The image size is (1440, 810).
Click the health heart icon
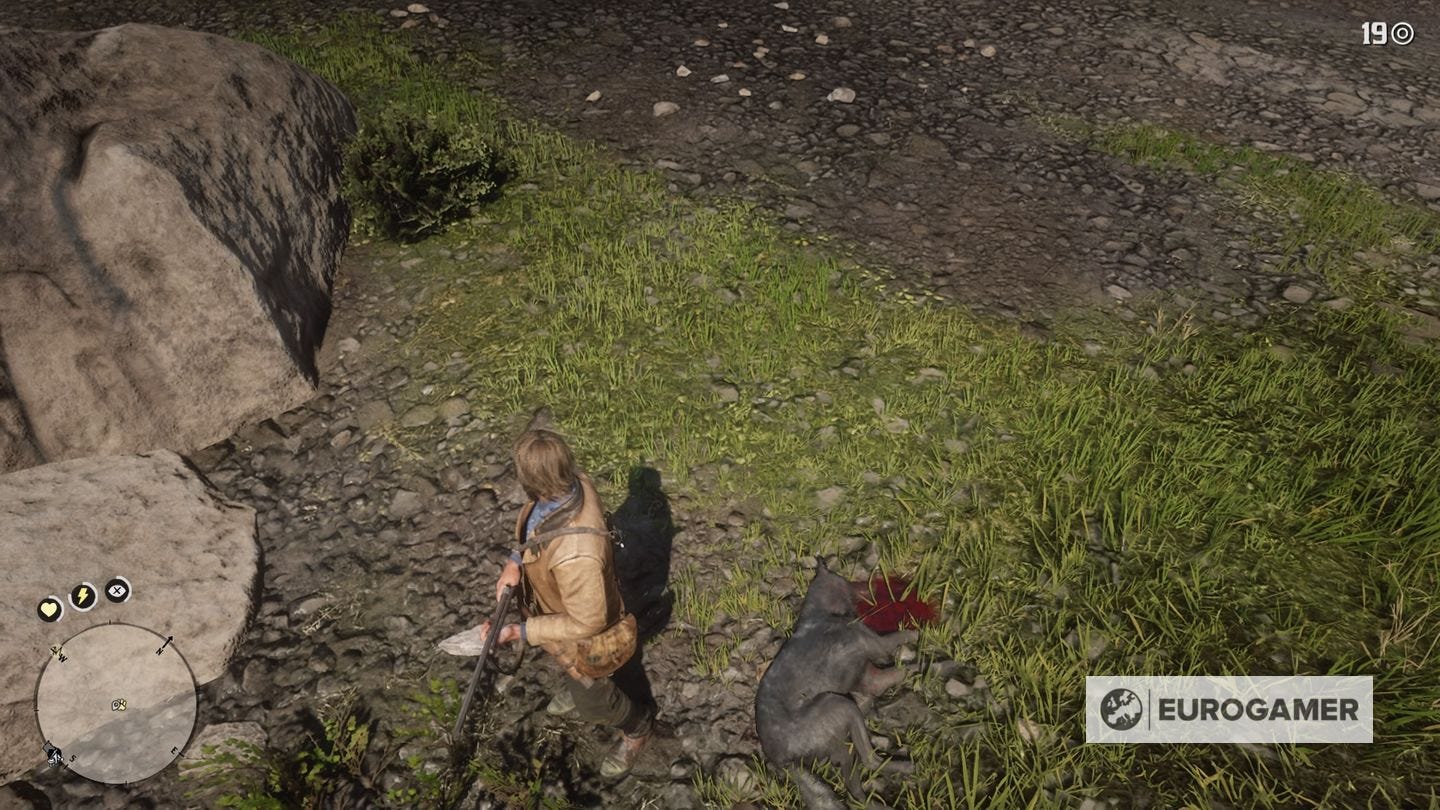click(x=48, y=607)
